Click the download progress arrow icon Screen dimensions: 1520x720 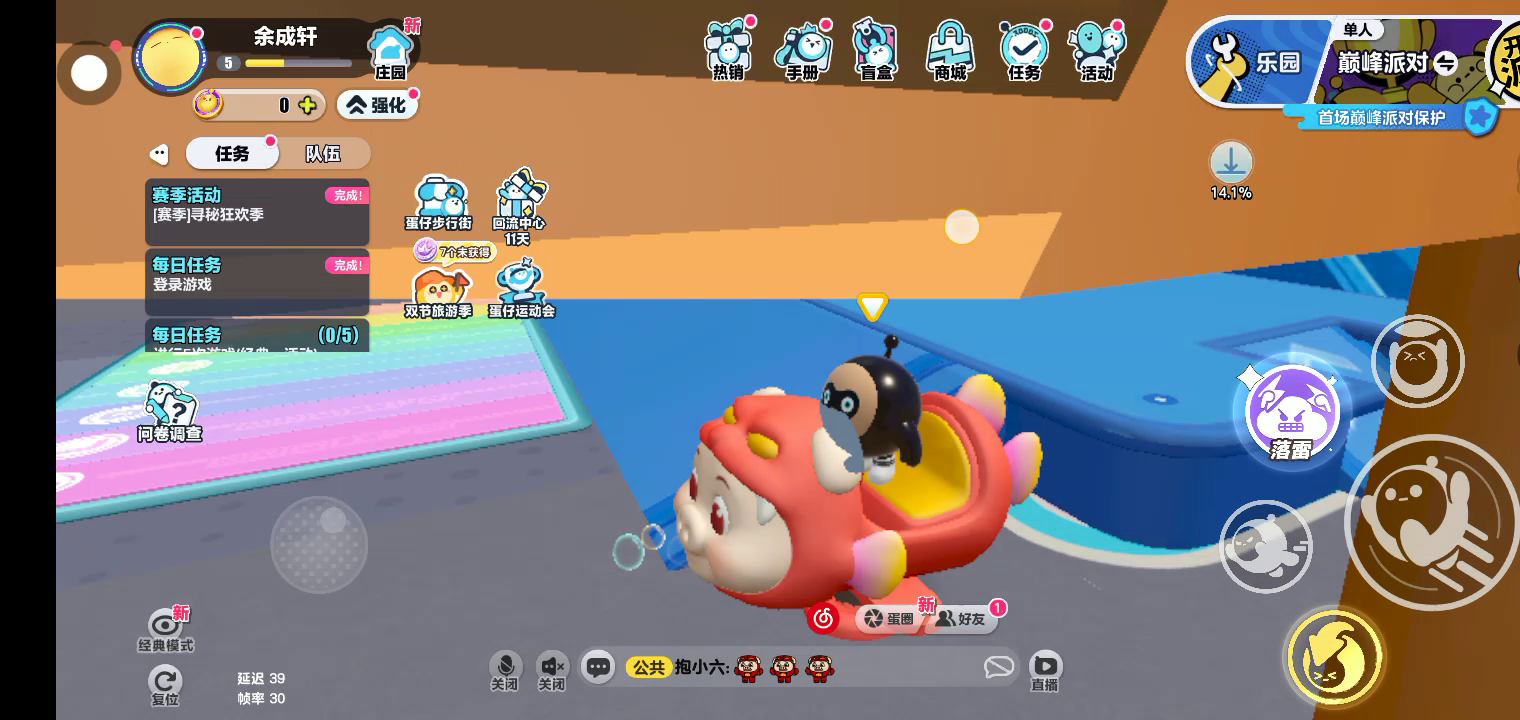click(1231, 163)
